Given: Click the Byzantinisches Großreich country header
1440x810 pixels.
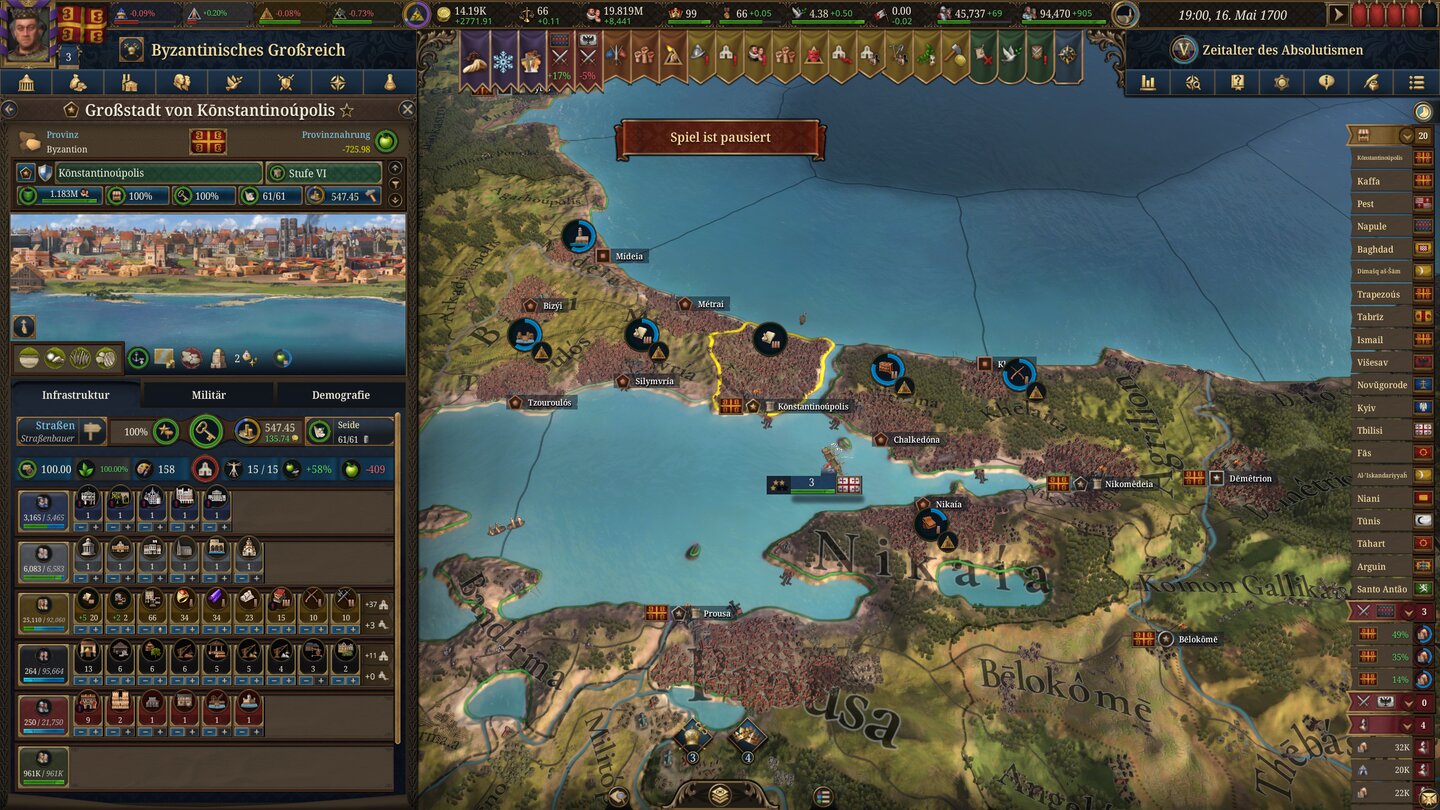Looking at the screenshot, I should tap(247, 49).
